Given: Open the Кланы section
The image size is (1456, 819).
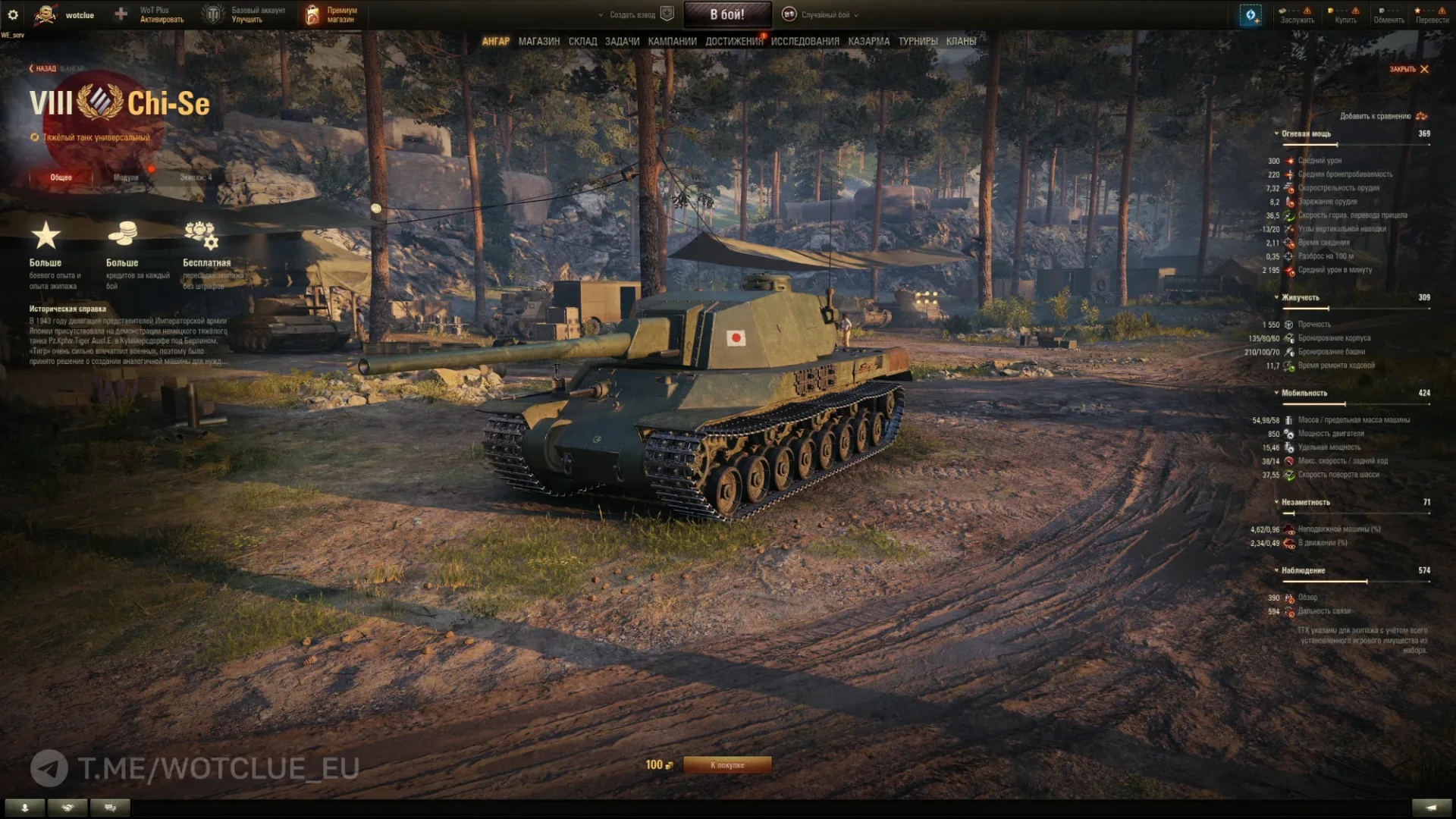Looking at the screenshot, I should (x=961, y=42).
